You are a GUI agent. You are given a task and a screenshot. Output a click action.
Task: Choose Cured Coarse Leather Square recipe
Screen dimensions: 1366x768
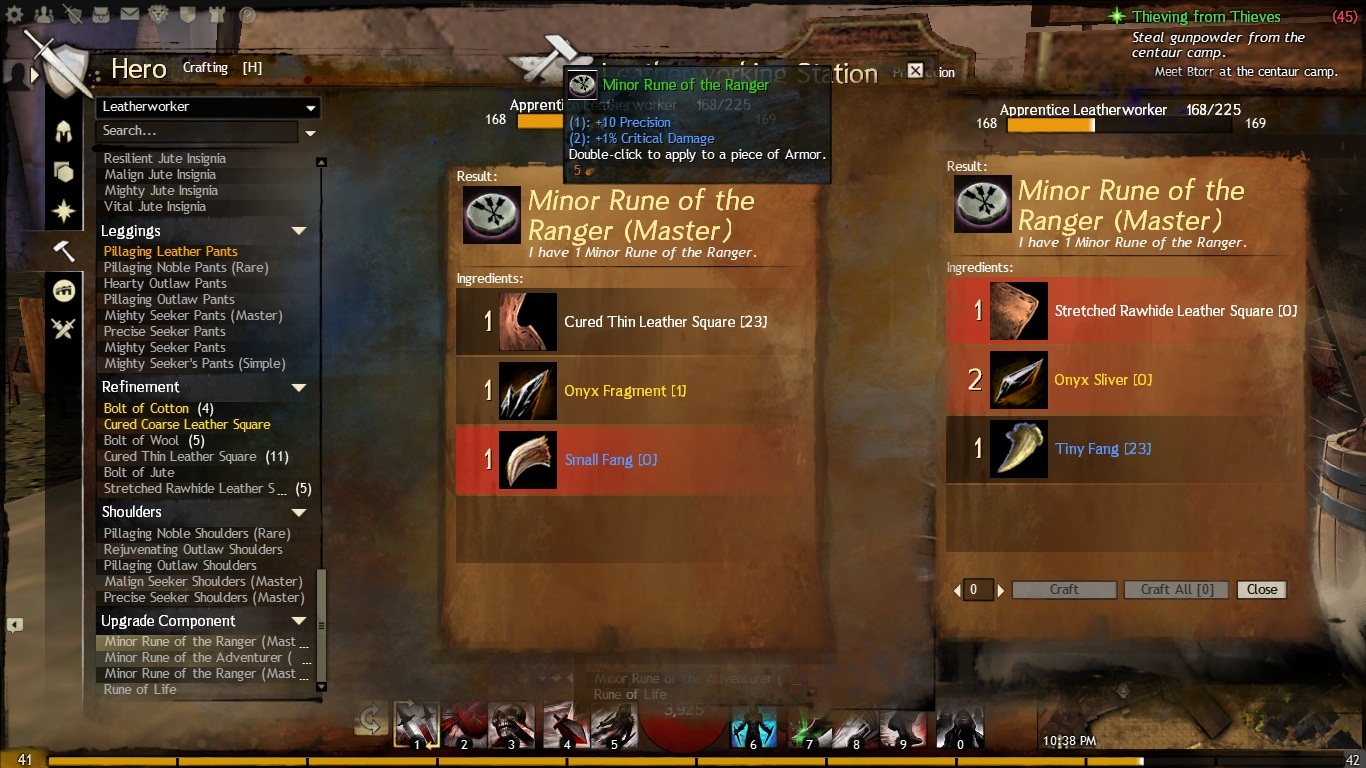click(x=187, y=424)
